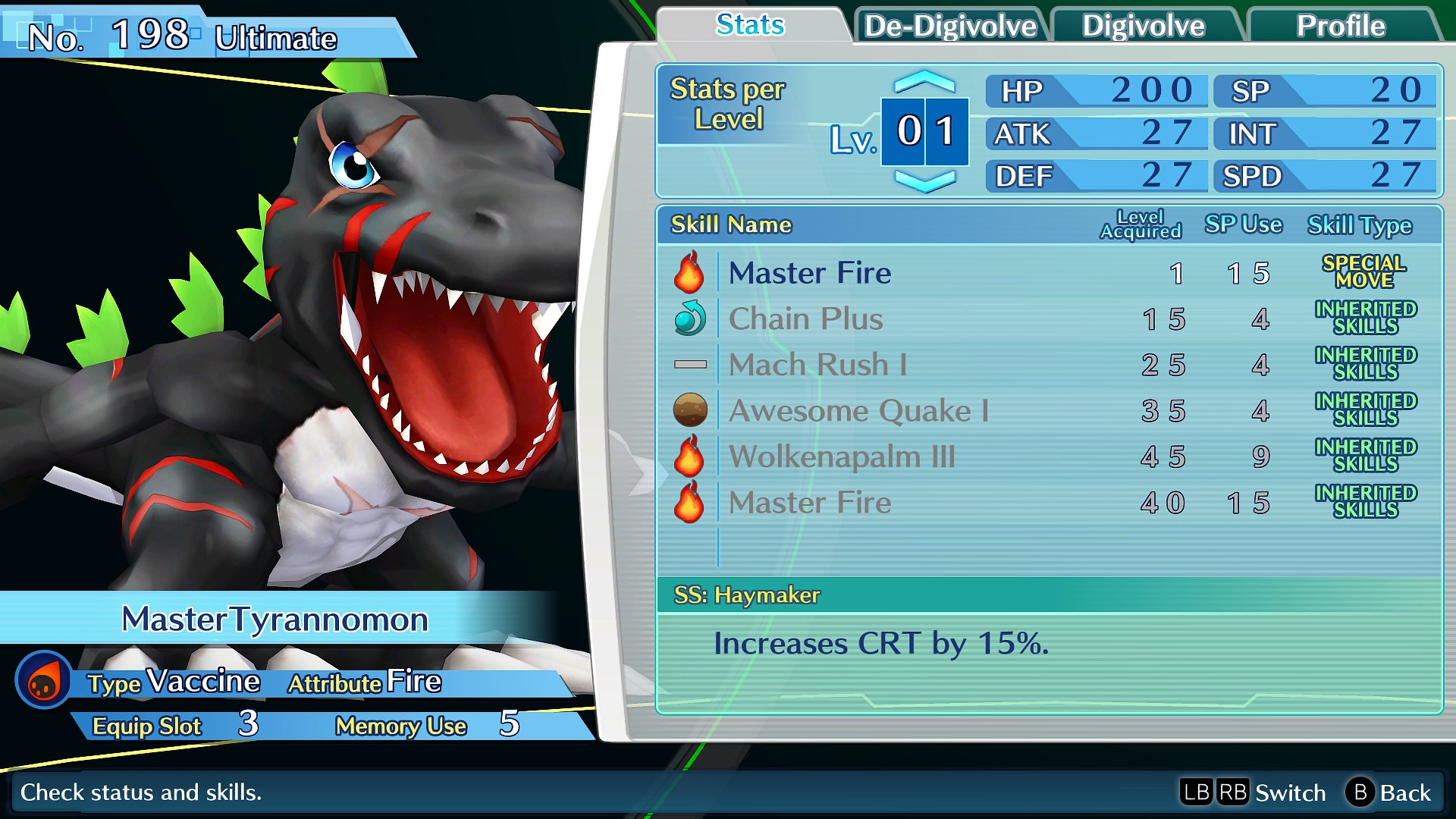Image resolution: width=1456 pixels, height=819 pixels.
Task: Click the MasterTyrannomon name label
Action: pyautogui.click(x=275, y=620)
